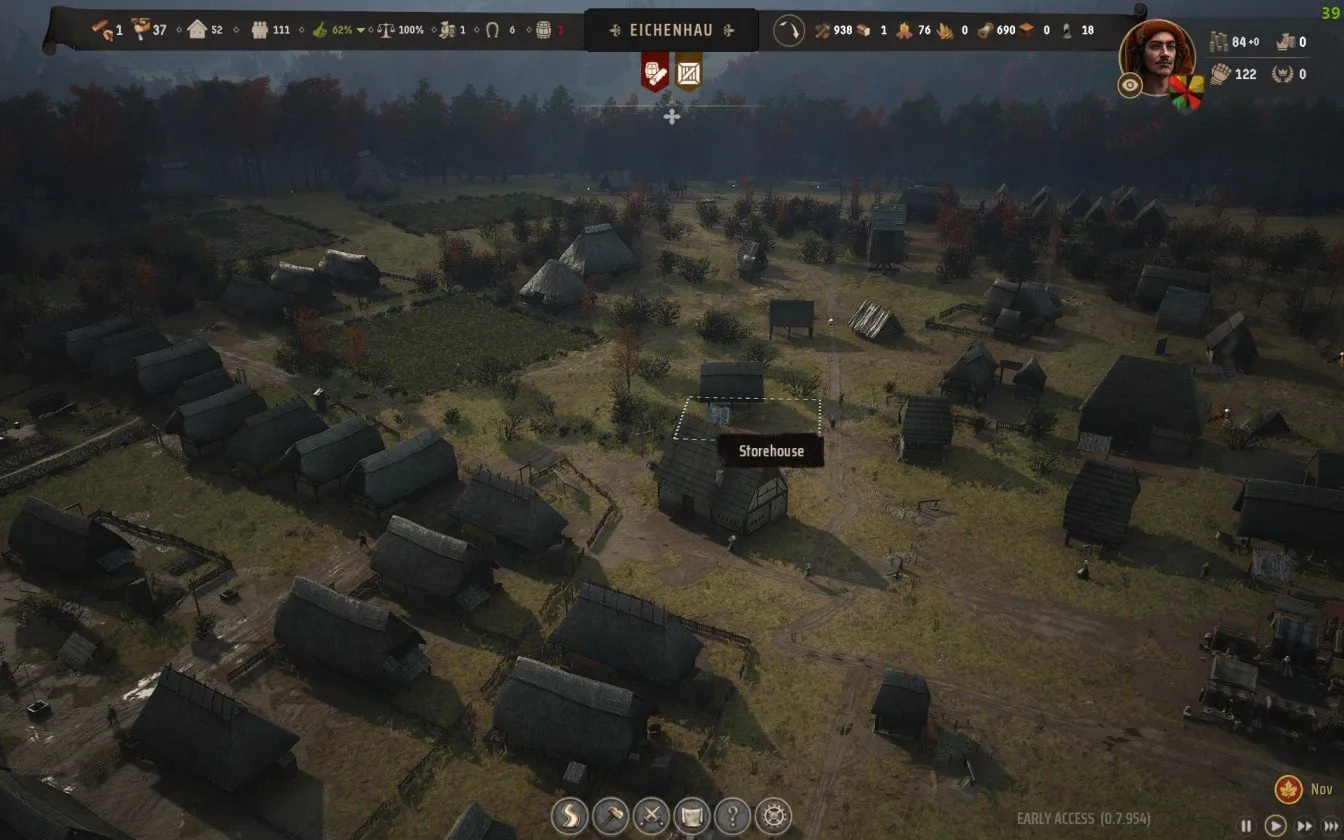Screen dimensions: 1344x840
Task: Open the road-building tool
Action: (x=569, y=813)
